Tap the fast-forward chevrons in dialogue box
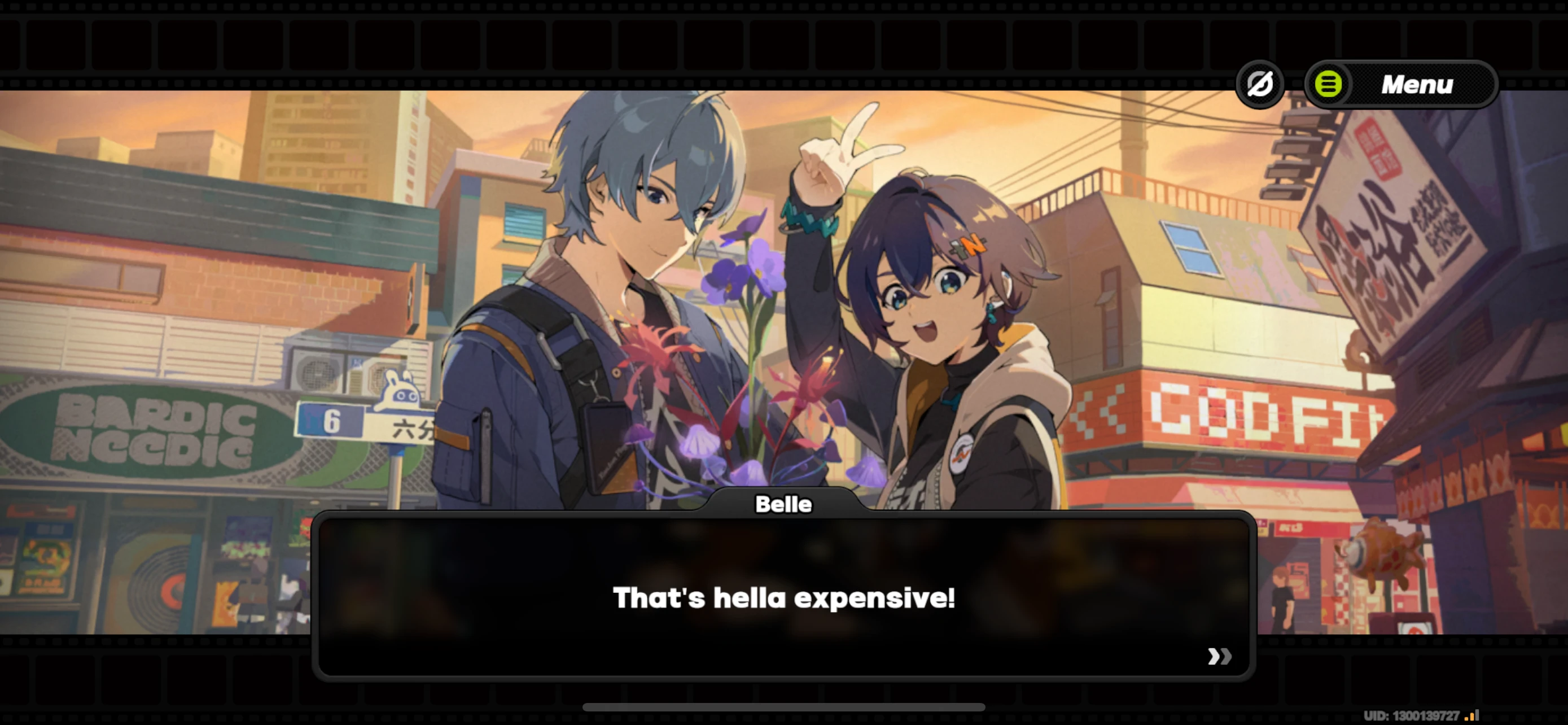The height and width of the screenshot is (725, 1568). click(1219, 656)
